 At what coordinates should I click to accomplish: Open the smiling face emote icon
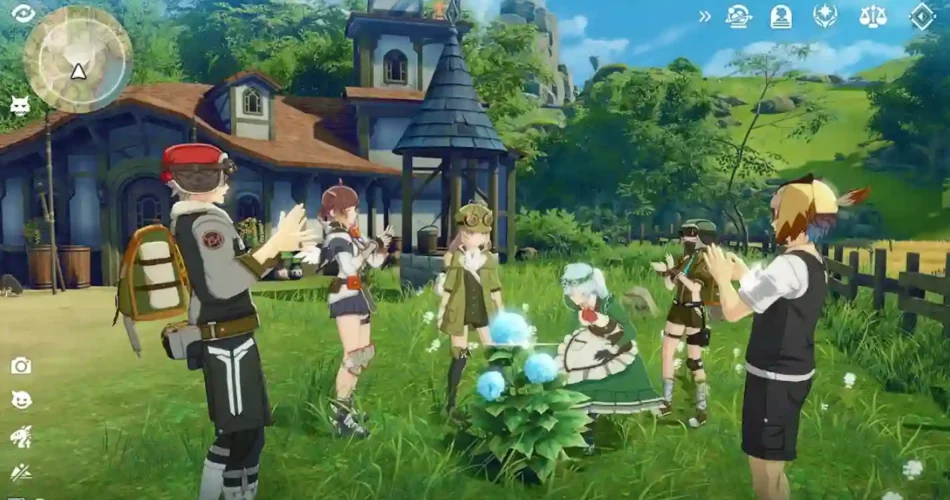click(x=21, y=400)
